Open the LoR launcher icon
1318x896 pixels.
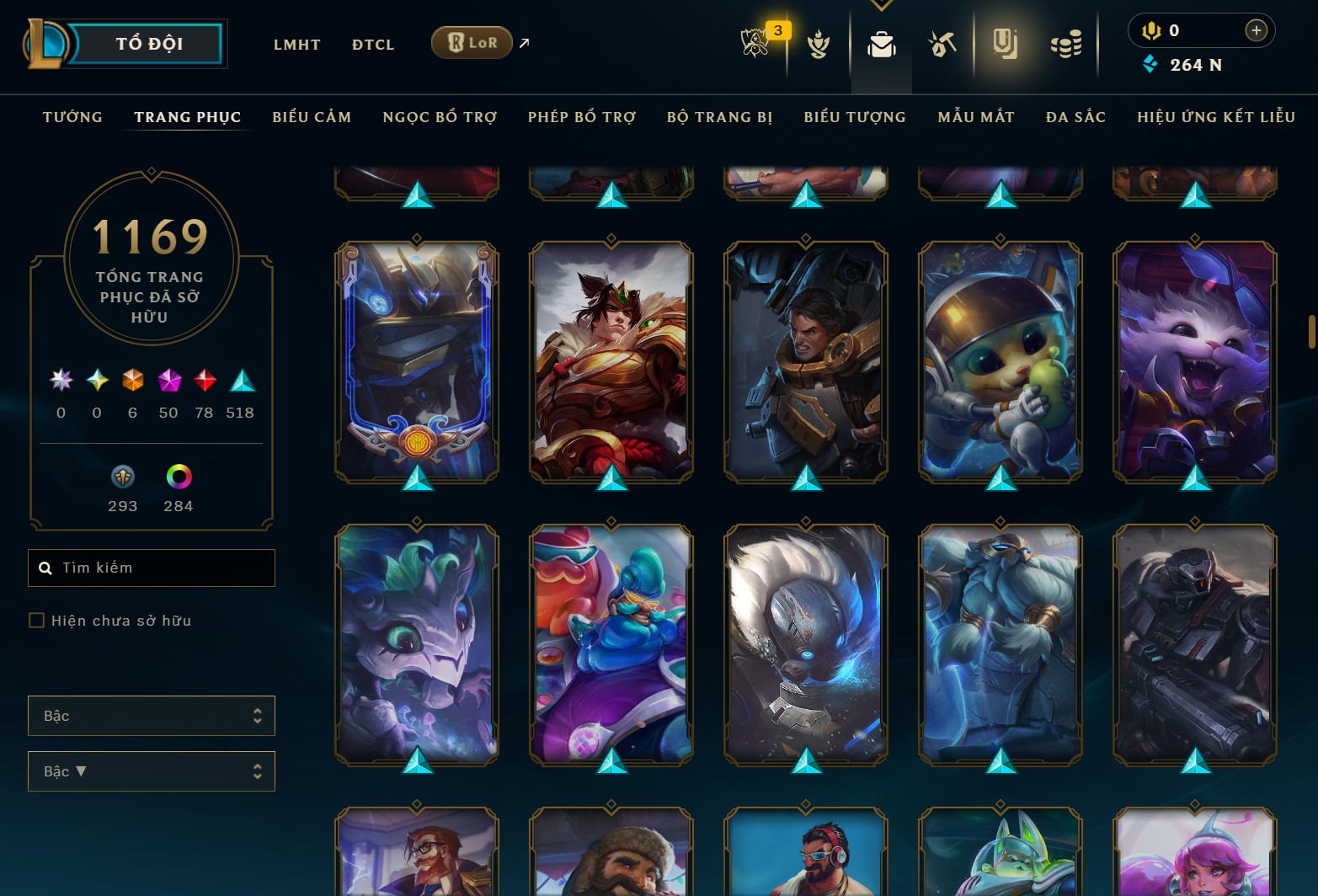point(471,42)
